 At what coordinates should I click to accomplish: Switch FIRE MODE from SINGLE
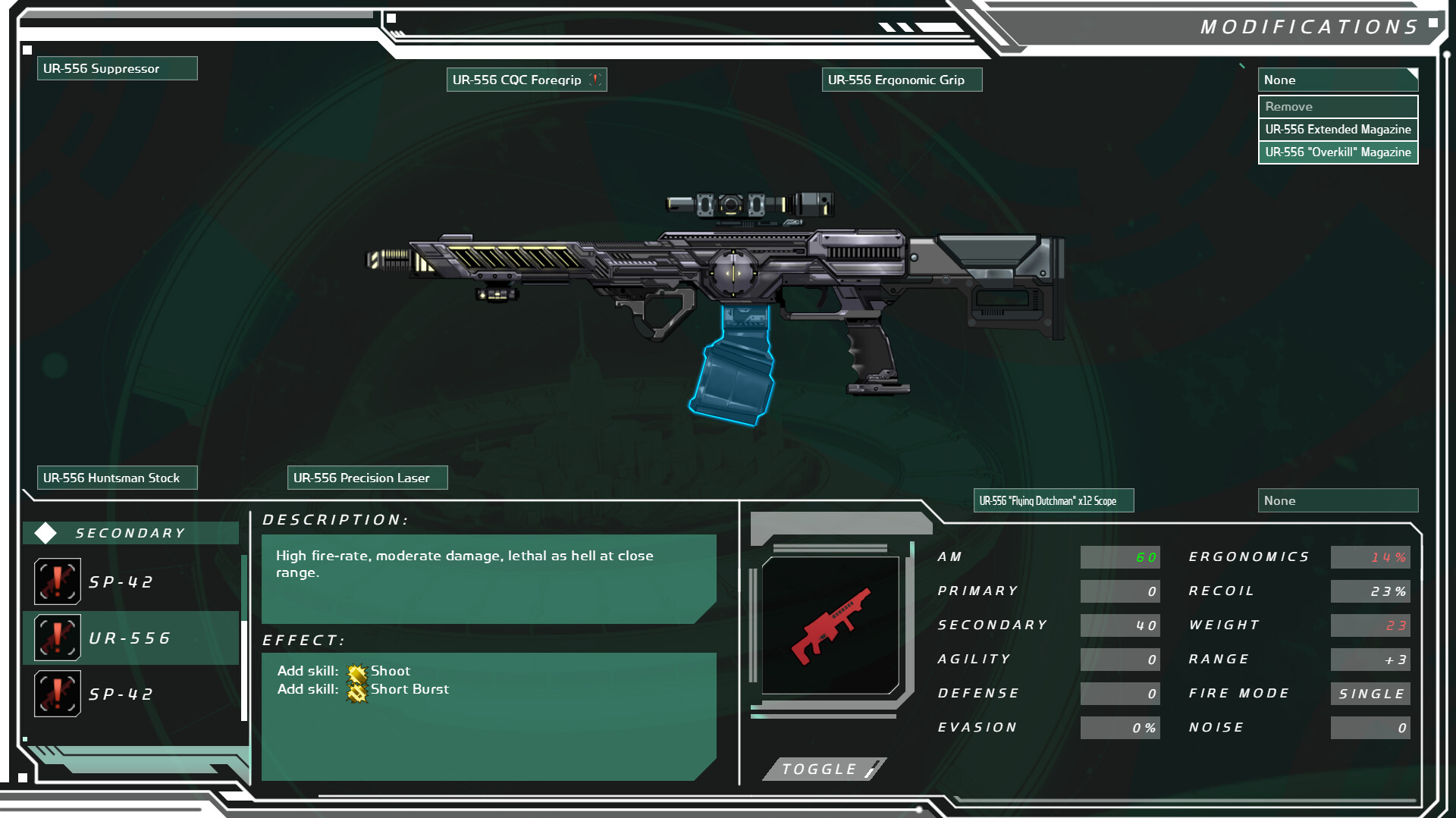coord(1370,693)
